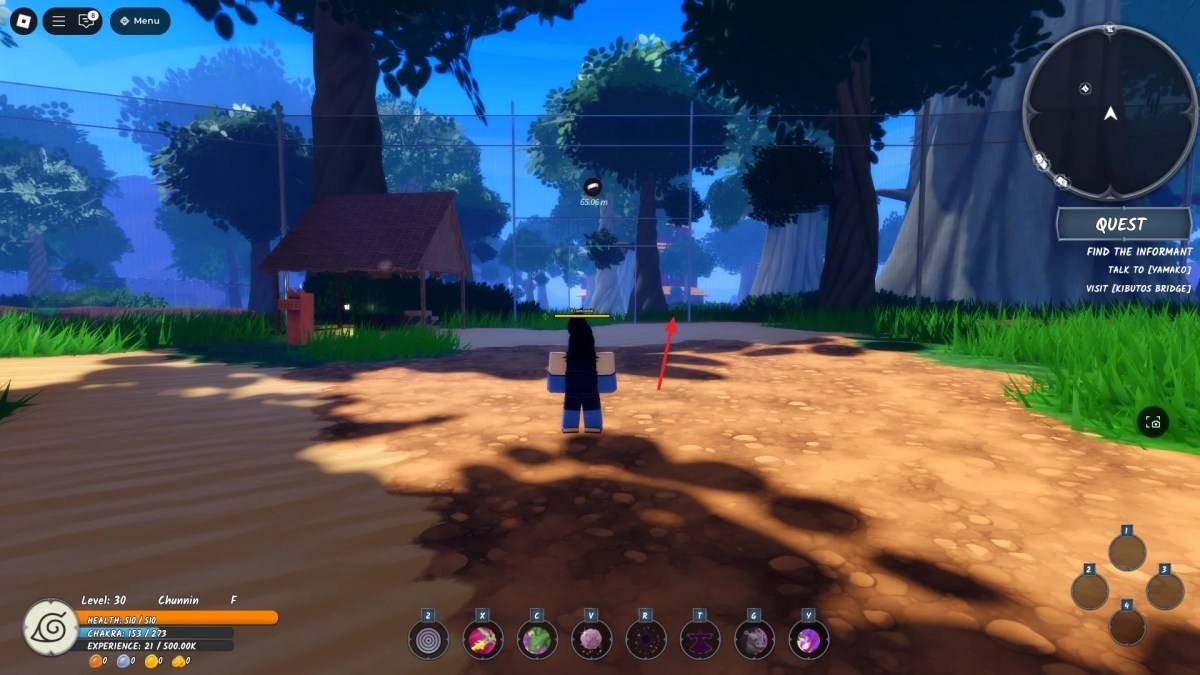The height and width of the screenshot is (675, 1200).
Task: Activate the dark purple vortex R ability
Action: [x=646, y=639]
